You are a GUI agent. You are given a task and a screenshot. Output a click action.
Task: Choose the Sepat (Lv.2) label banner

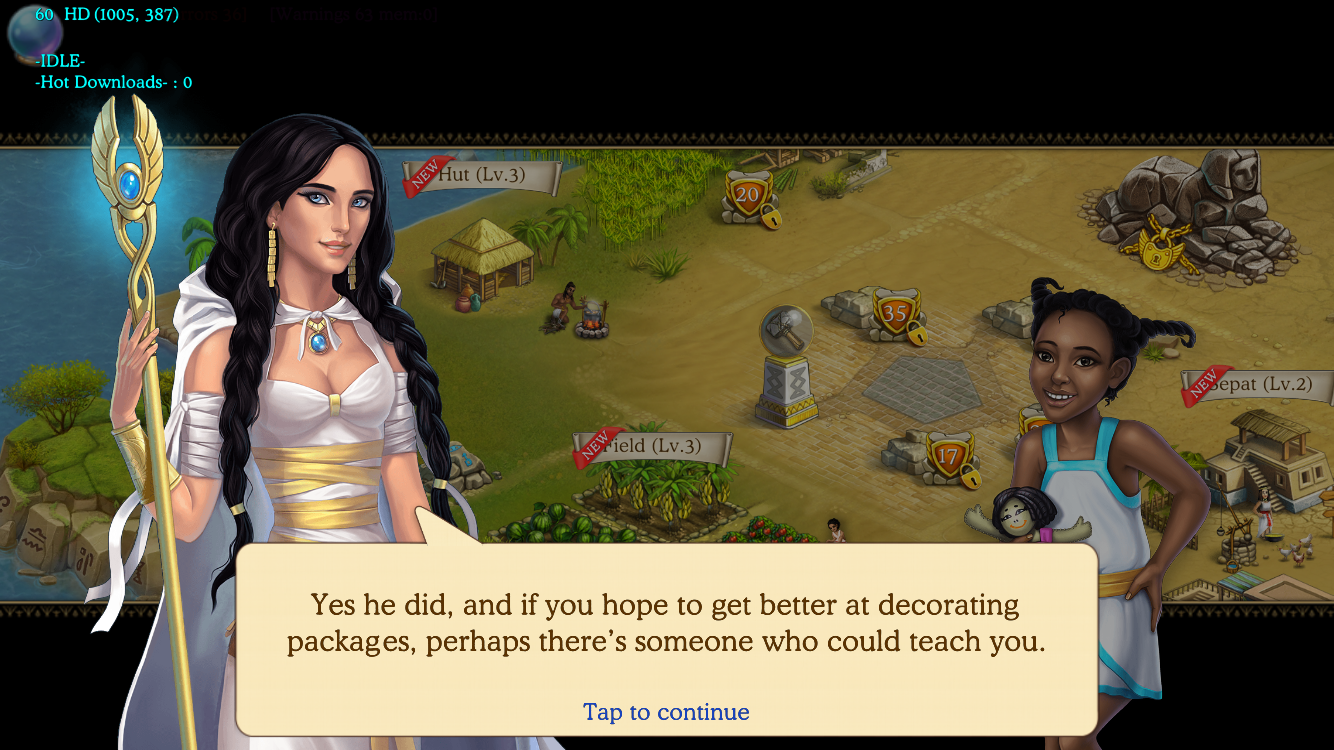tap(1262, 385)
